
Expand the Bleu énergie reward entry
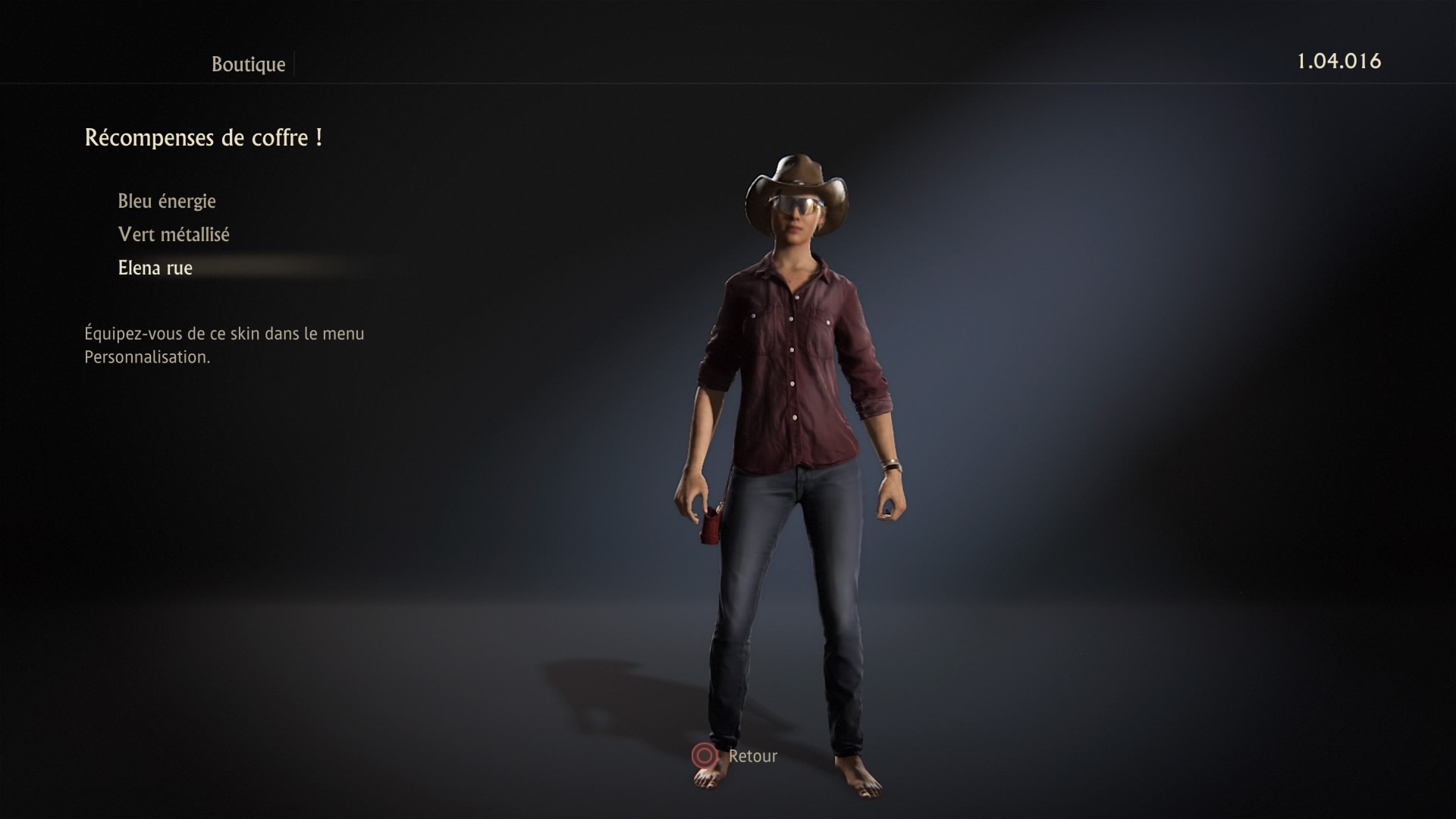click(x=166, y=201)
